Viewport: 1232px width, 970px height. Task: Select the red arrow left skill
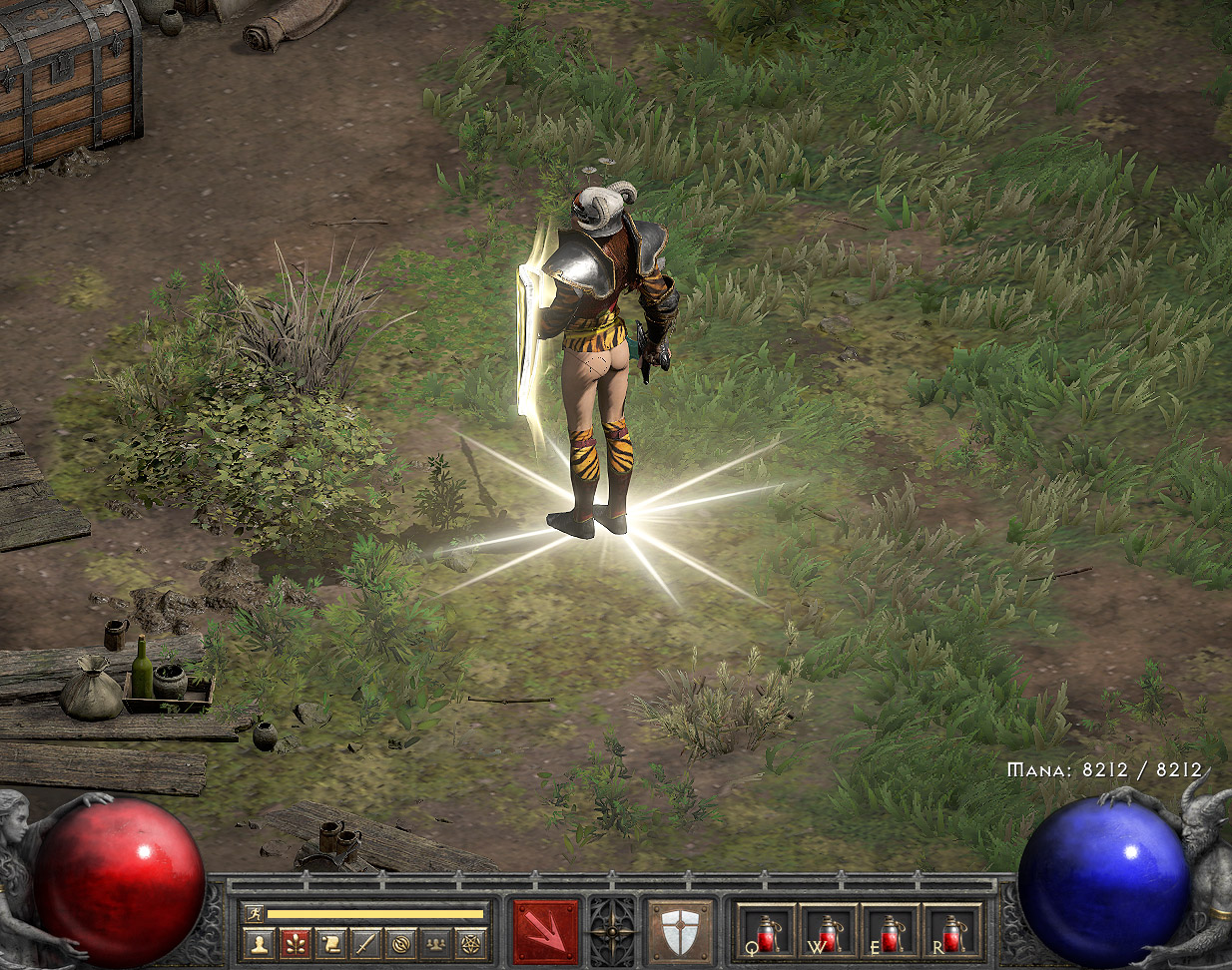pyautogui.click(x=545, y=932)
